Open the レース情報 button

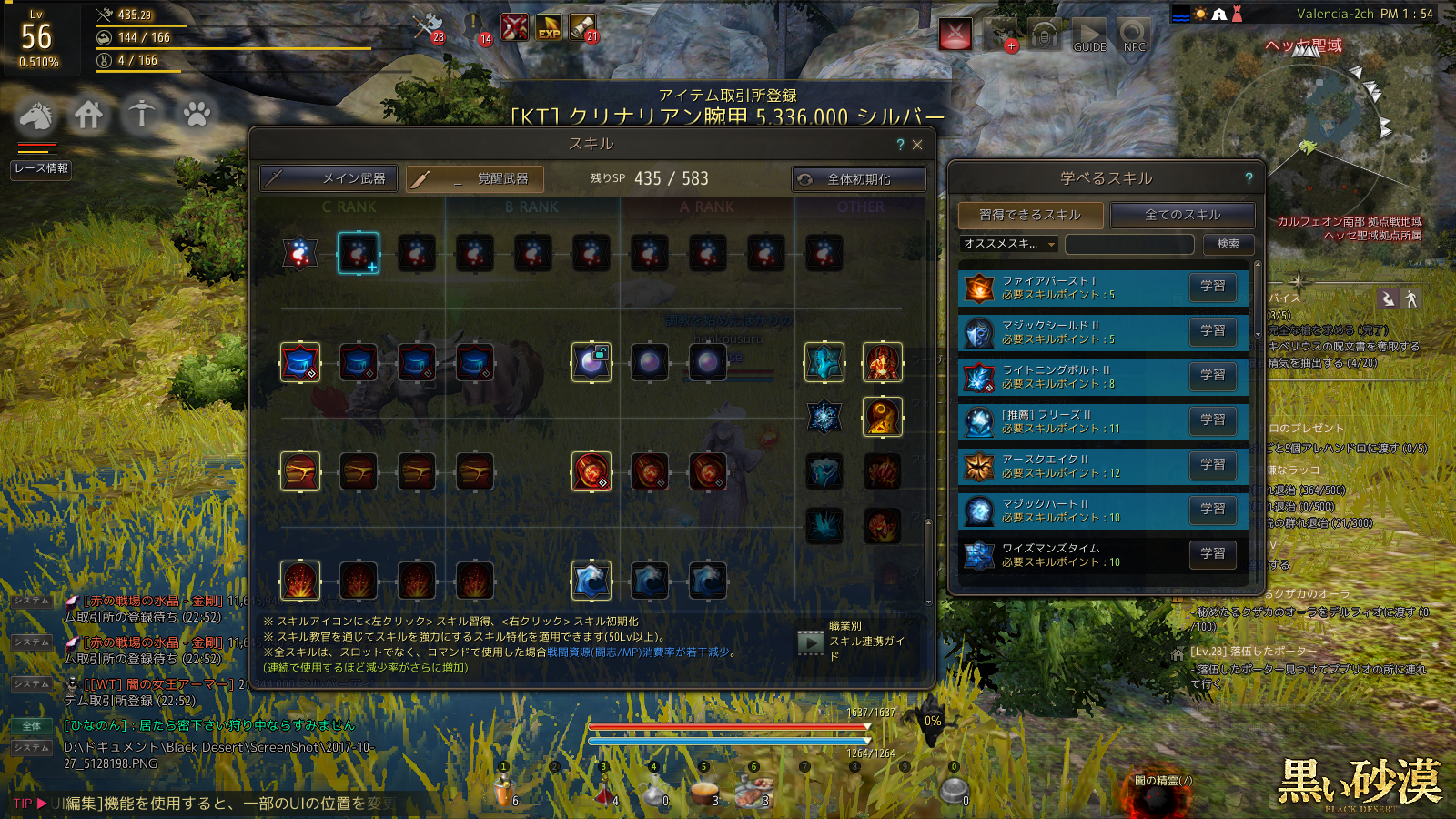41,168
